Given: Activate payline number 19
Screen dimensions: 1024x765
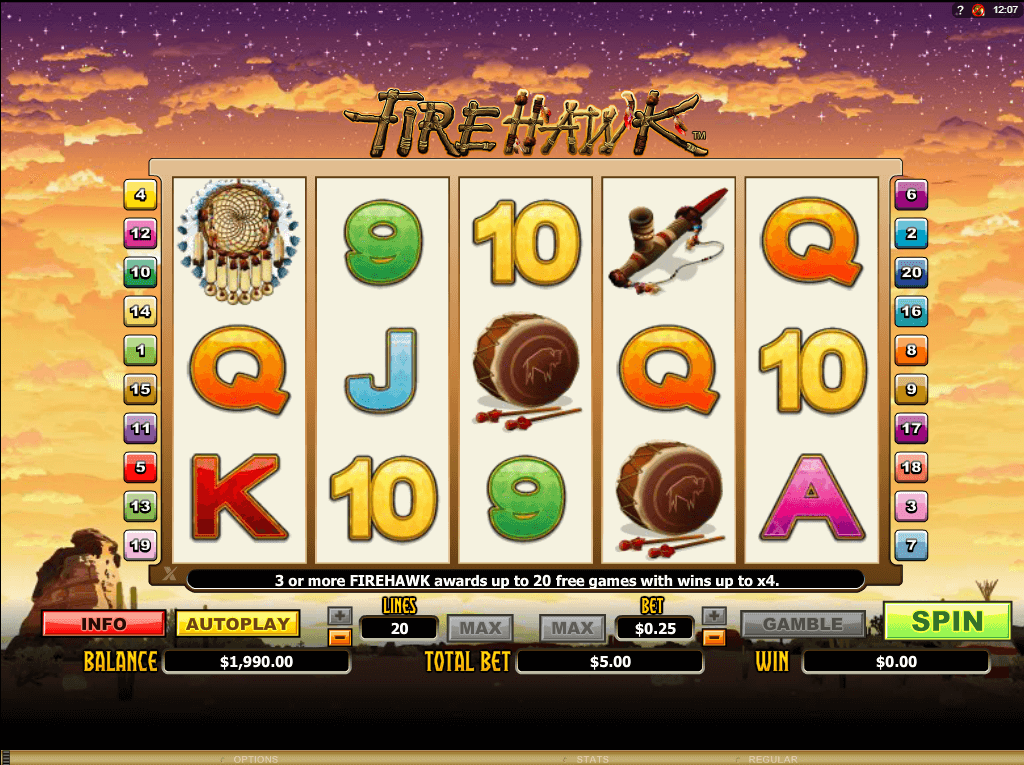Looking at the screenshot, I should (140, 545).
